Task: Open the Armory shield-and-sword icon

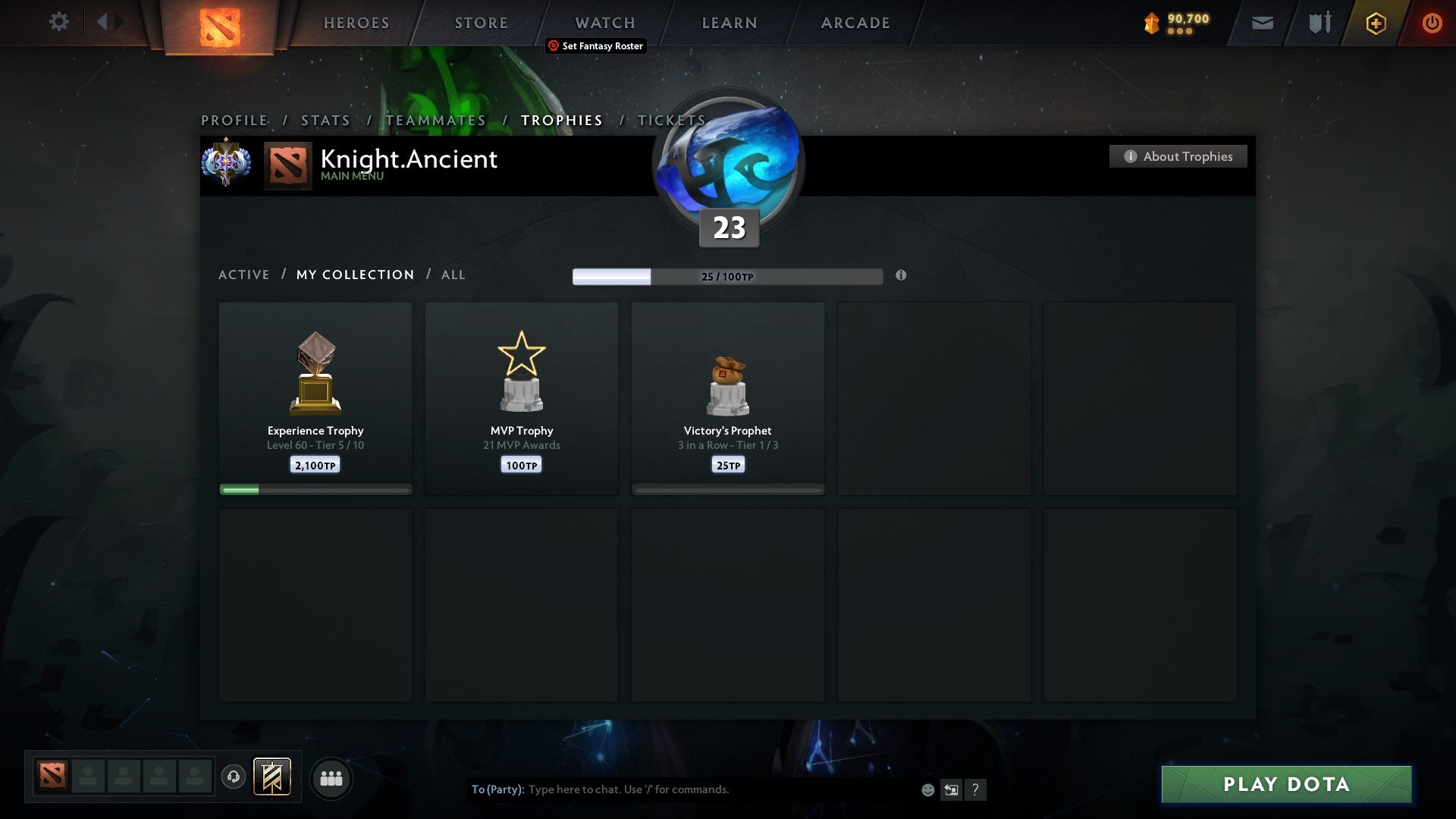Action: [x=1319, y=23]
